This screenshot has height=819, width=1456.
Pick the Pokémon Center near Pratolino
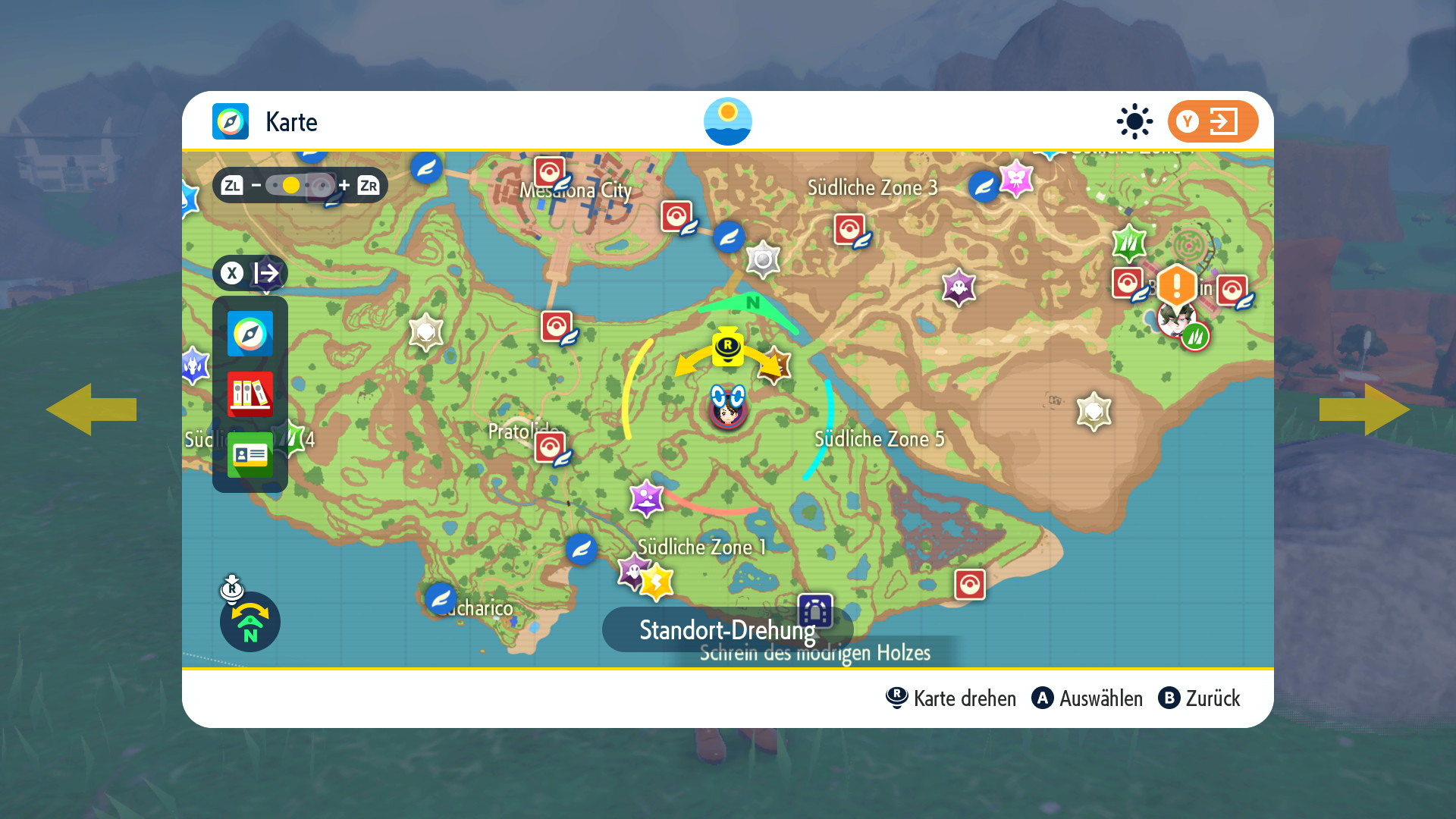(550, 448)
